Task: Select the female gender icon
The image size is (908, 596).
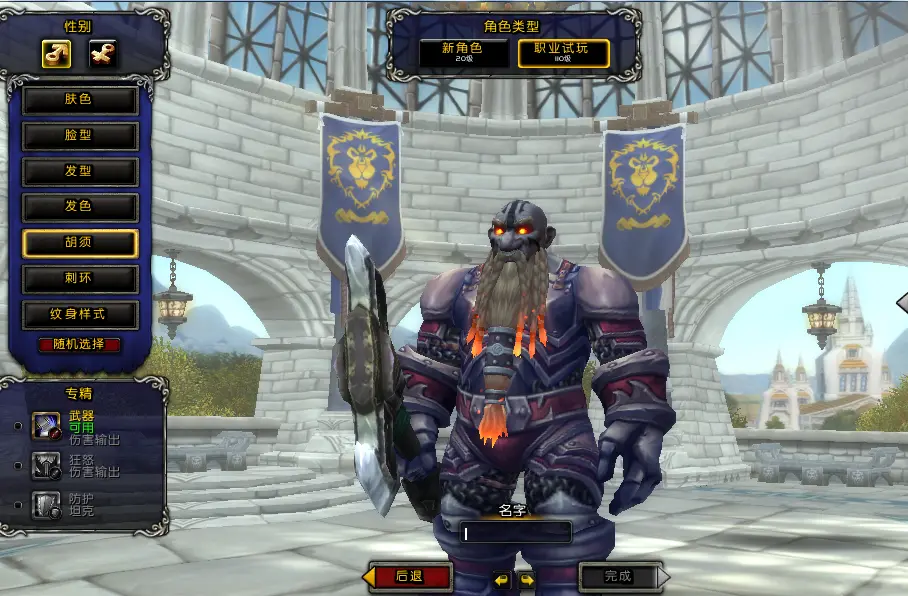Action: click(x=102, y=54)
